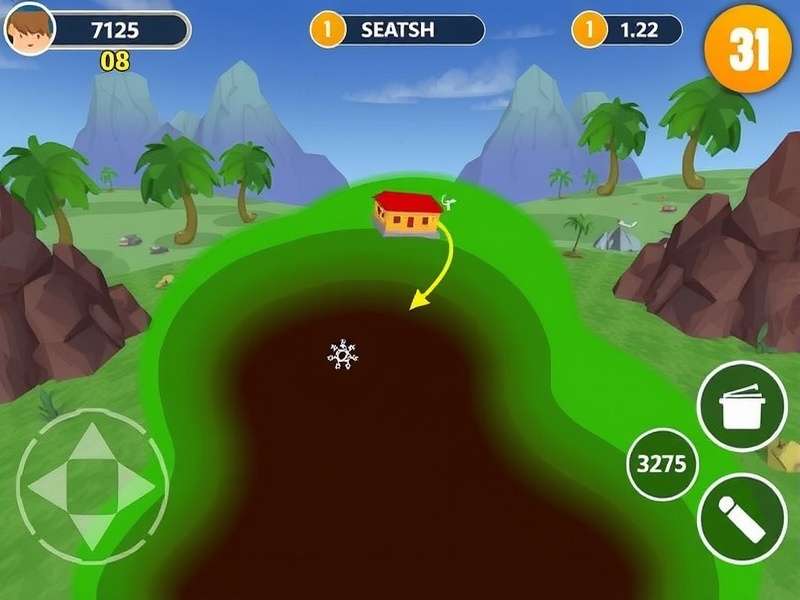Tap the player avatar portrait
Image resolution: width=800 pixels, height=600 pixels.
pos(29,28)
